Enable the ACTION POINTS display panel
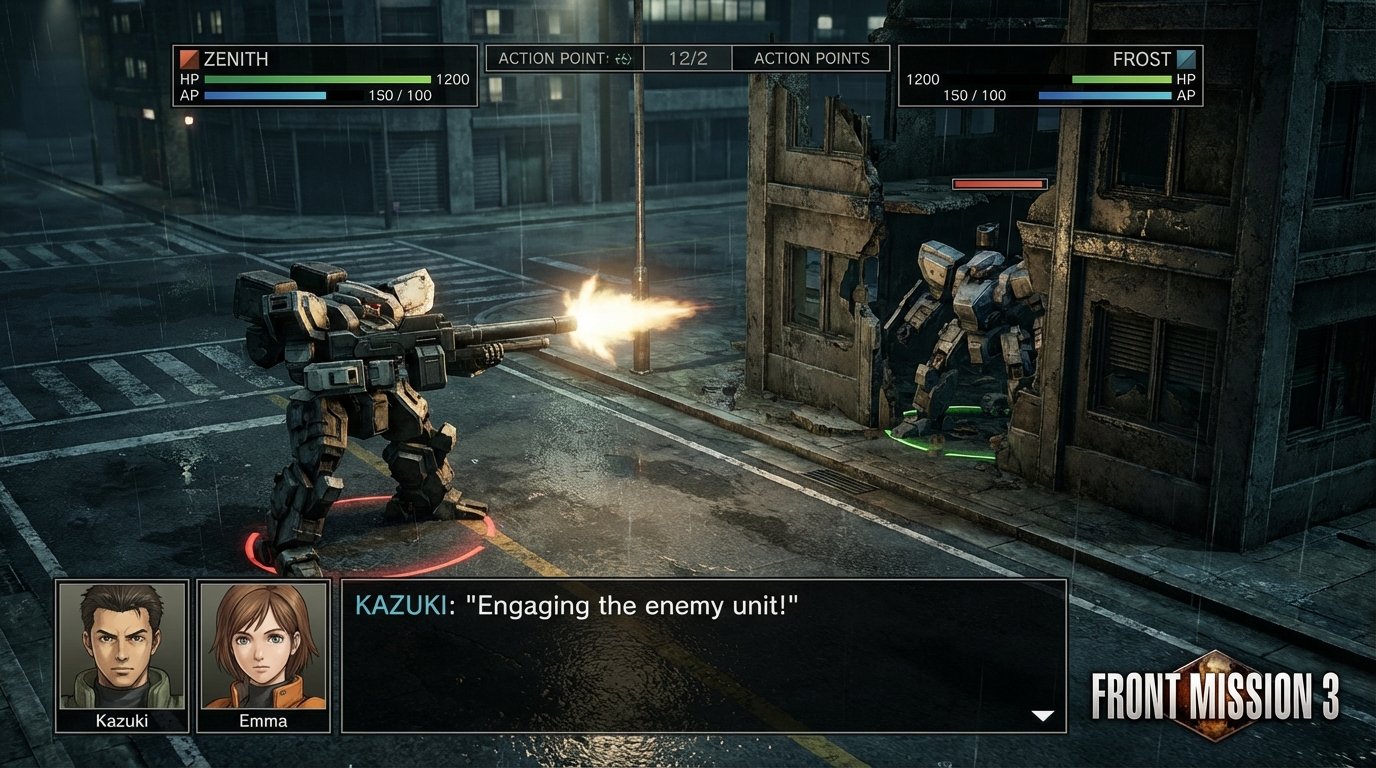 tap(811, 58)
